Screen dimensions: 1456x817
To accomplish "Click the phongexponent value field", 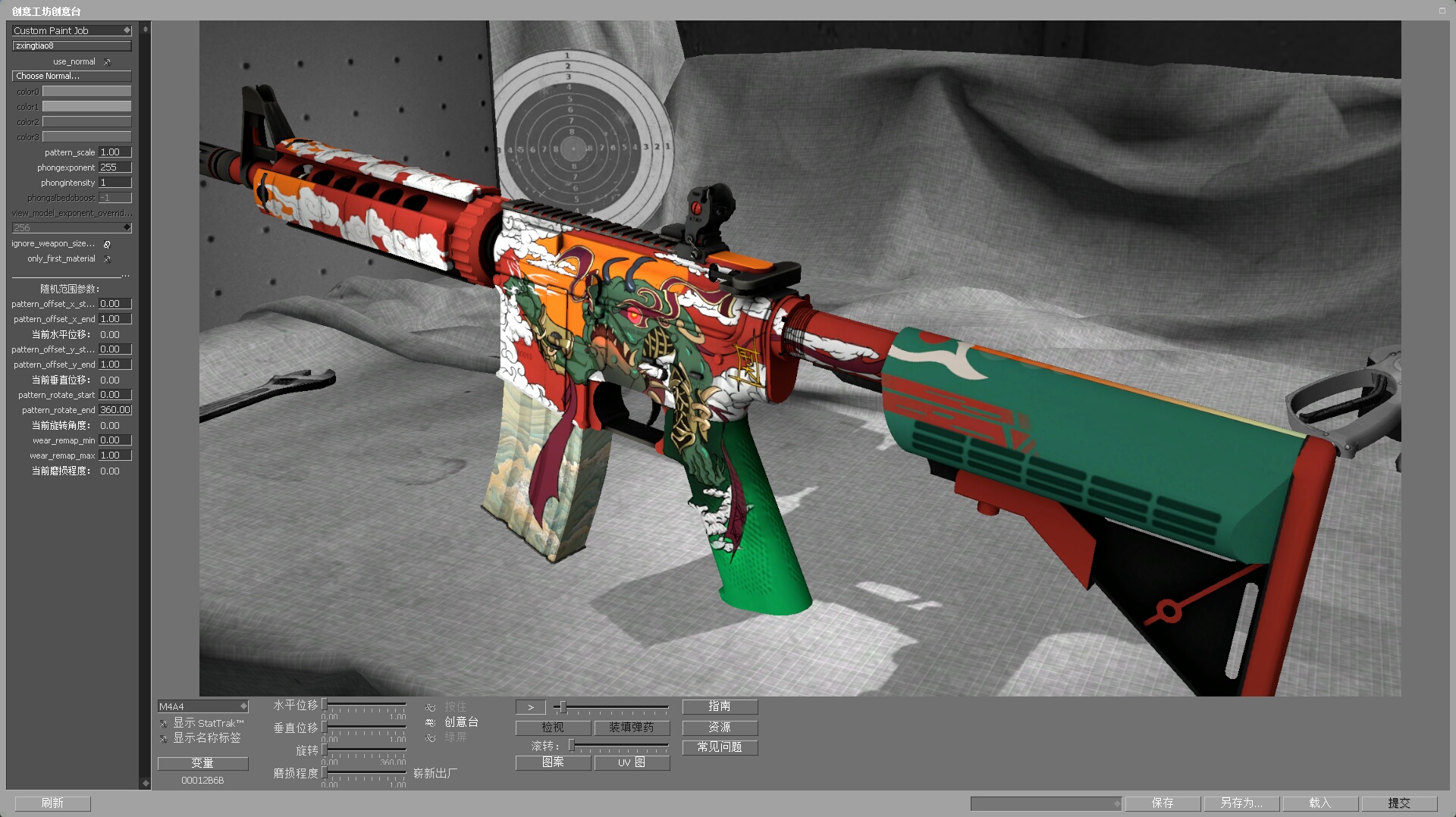I will (x=115, y=167).
